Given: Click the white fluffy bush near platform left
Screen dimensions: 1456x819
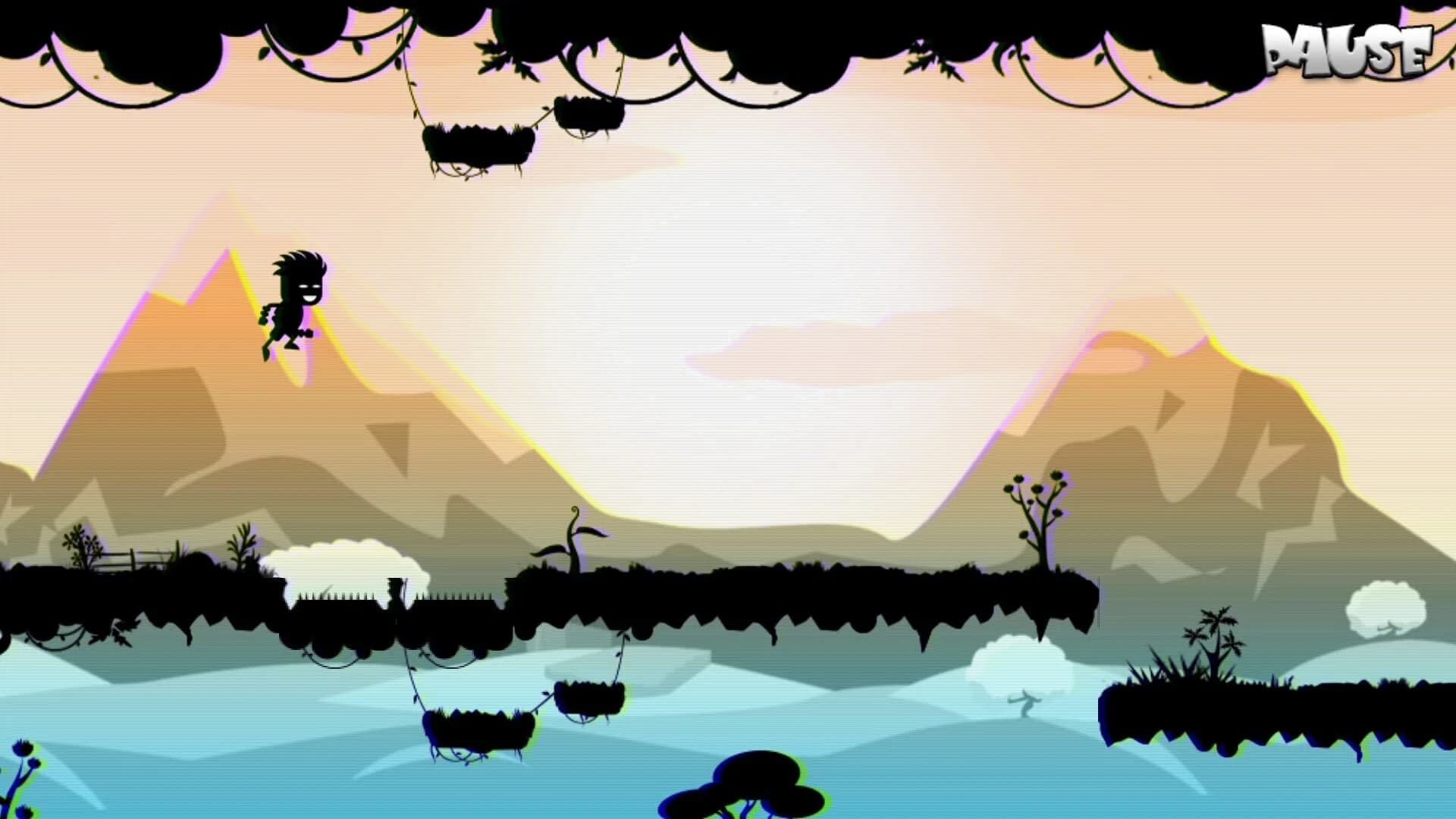Looking at the screenshot, I should pos(345,561).
